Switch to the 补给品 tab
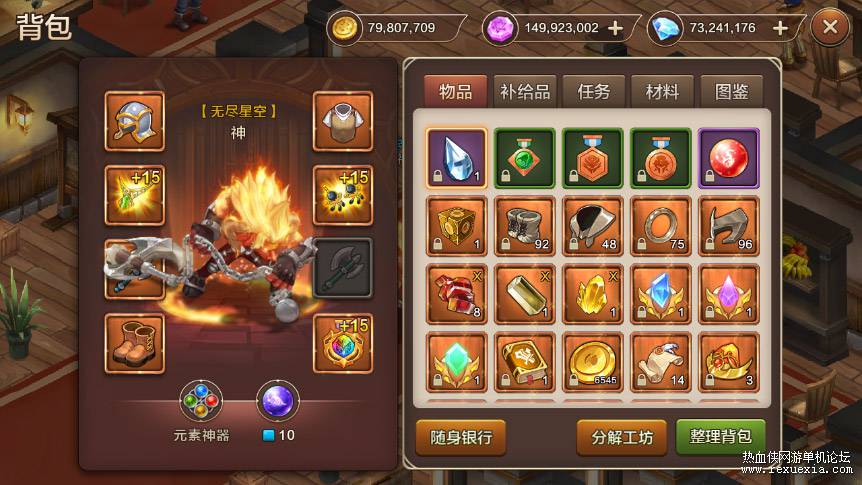The image size is (862, 485). click(524, 91)
